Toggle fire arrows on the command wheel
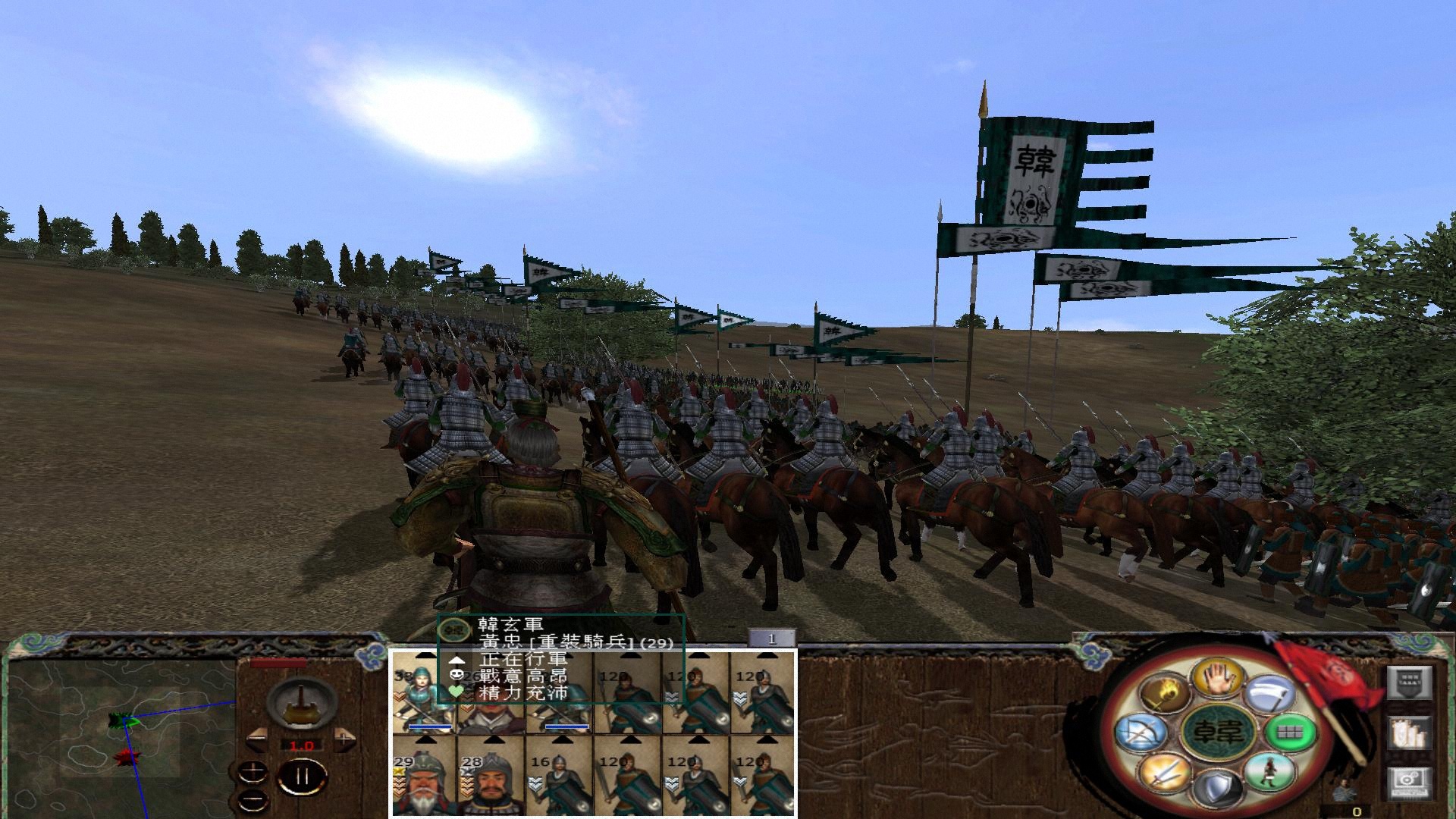The height and width of the screenshot is (819, 1456). tap(1163, 693)
